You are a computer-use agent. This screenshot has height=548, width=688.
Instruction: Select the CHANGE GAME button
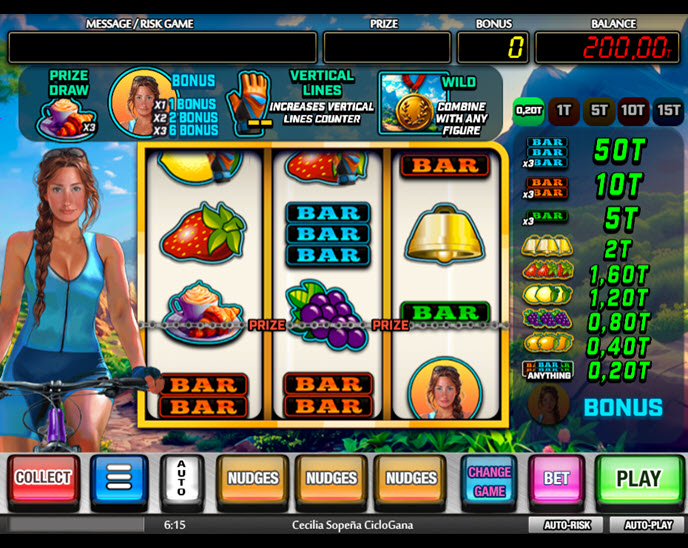489,480
